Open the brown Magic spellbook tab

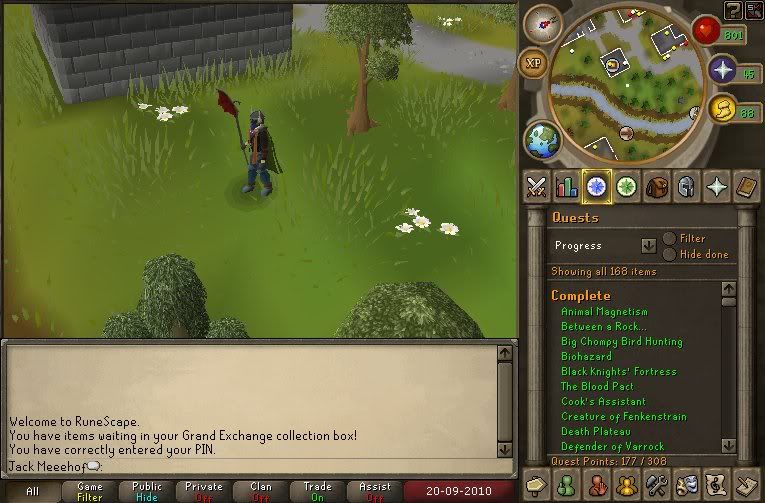(x=745, y=185)
